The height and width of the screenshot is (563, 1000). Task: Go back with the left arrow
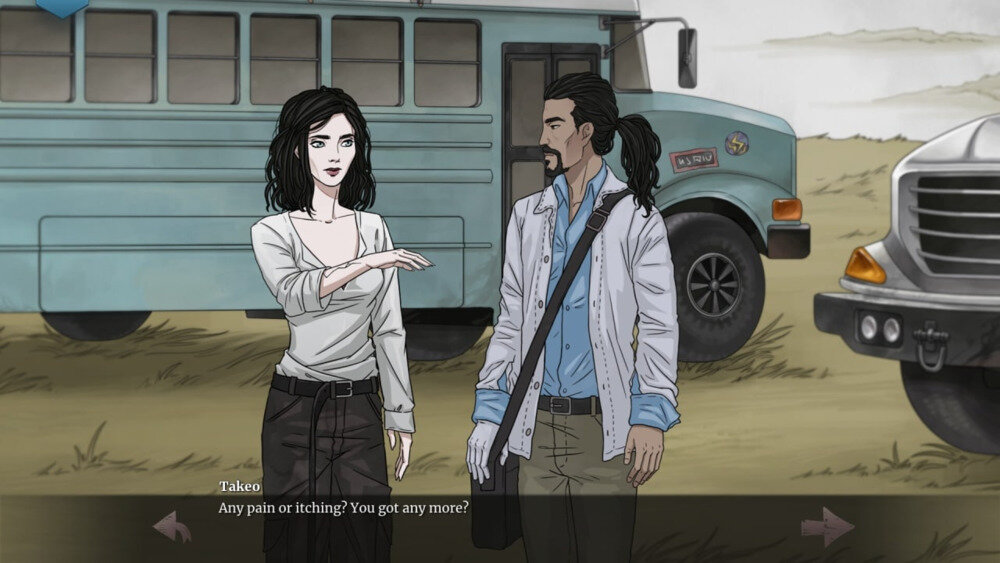(172, 526)
